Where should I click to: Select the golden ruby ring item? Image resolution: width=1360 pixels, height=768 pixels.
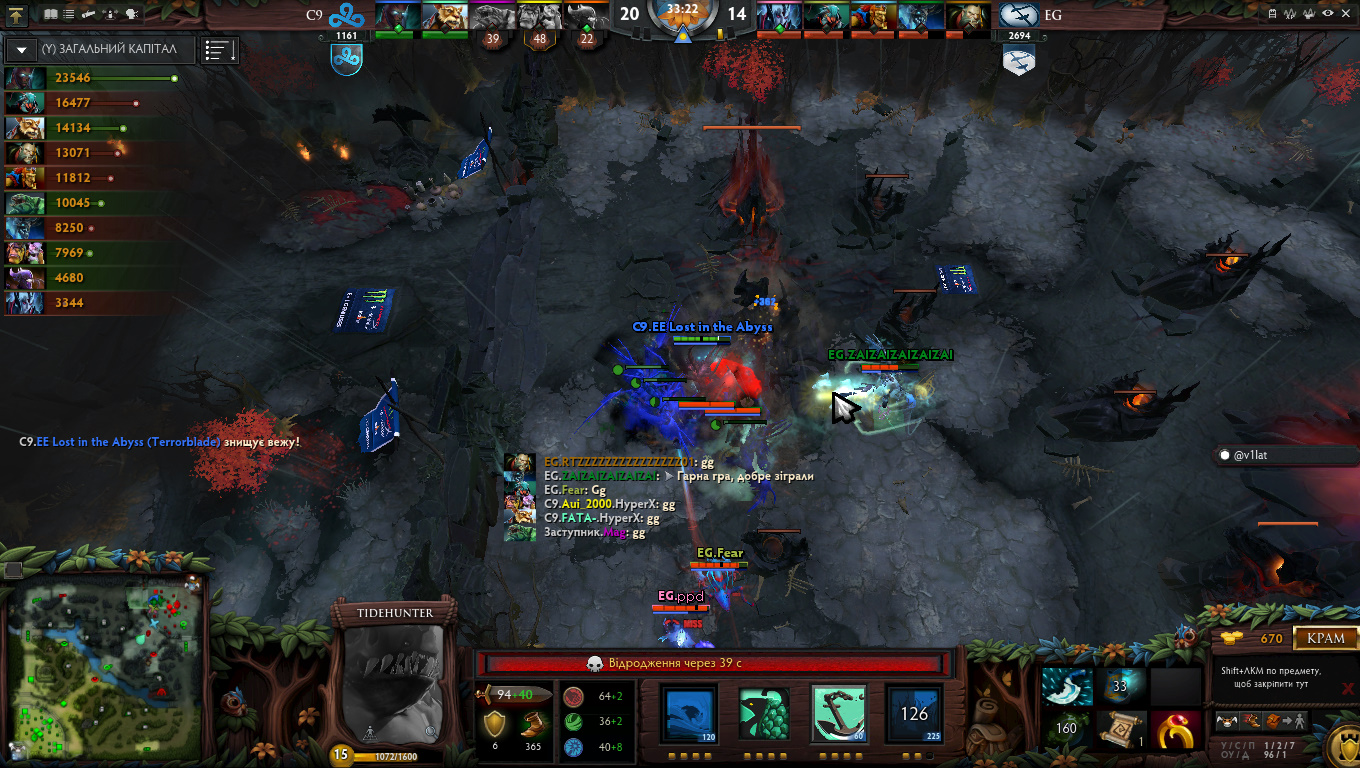[1175, 730]
